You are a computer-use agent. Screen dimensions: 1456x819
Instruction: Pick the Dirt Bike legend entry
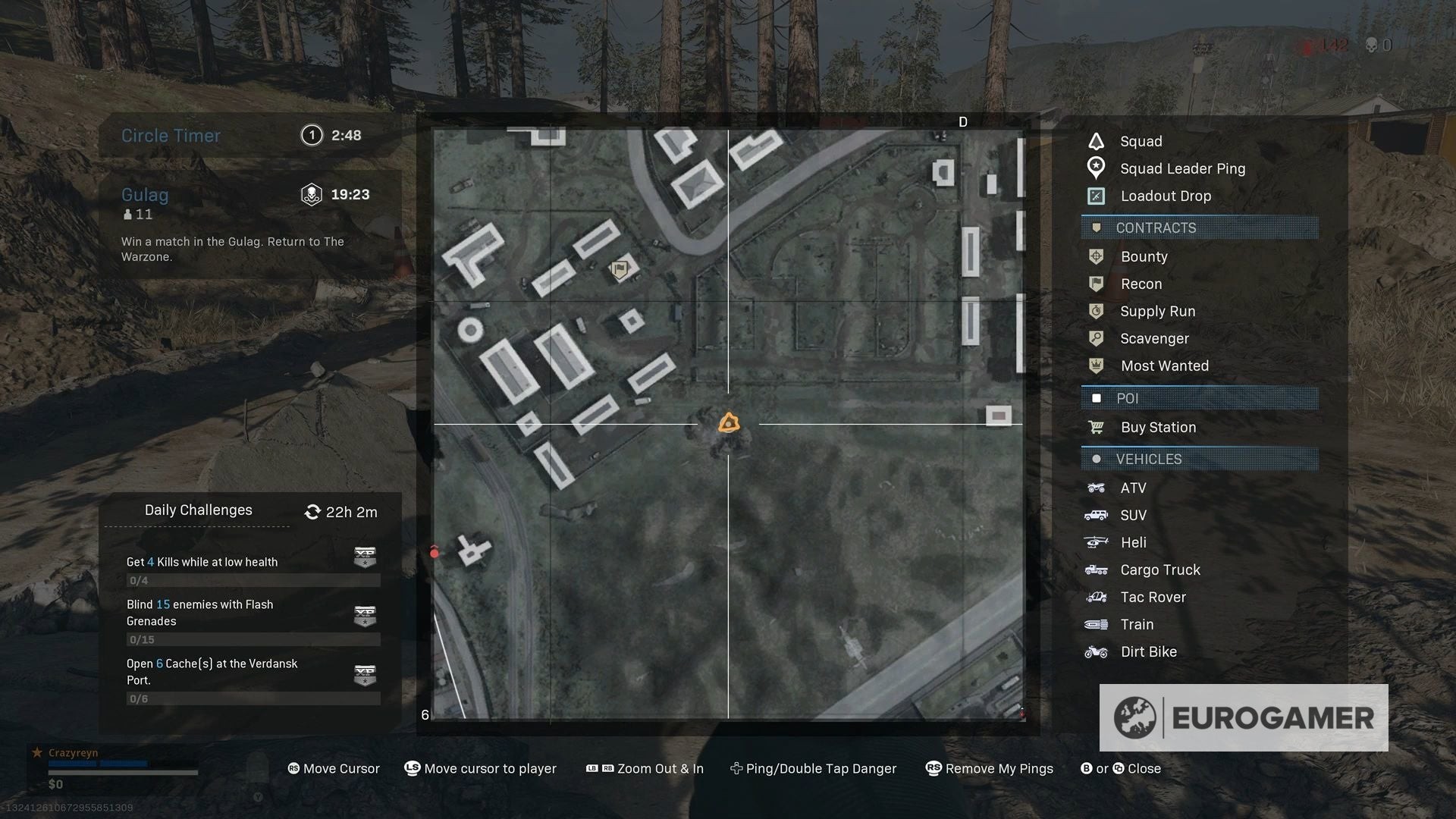click(1148, 651)
